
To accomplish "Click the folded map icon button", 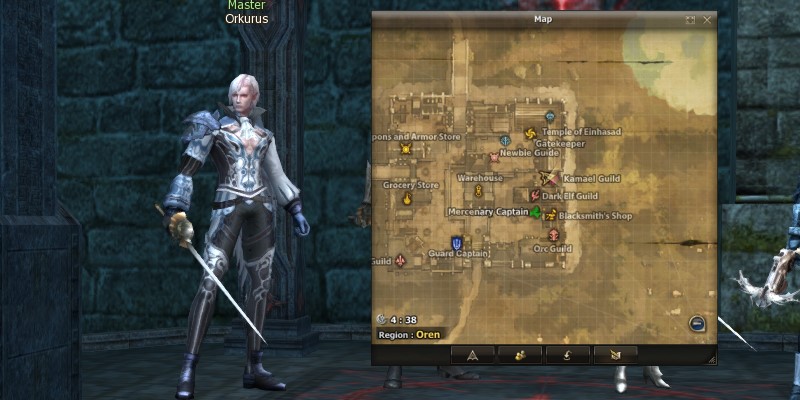I will 615,354.
